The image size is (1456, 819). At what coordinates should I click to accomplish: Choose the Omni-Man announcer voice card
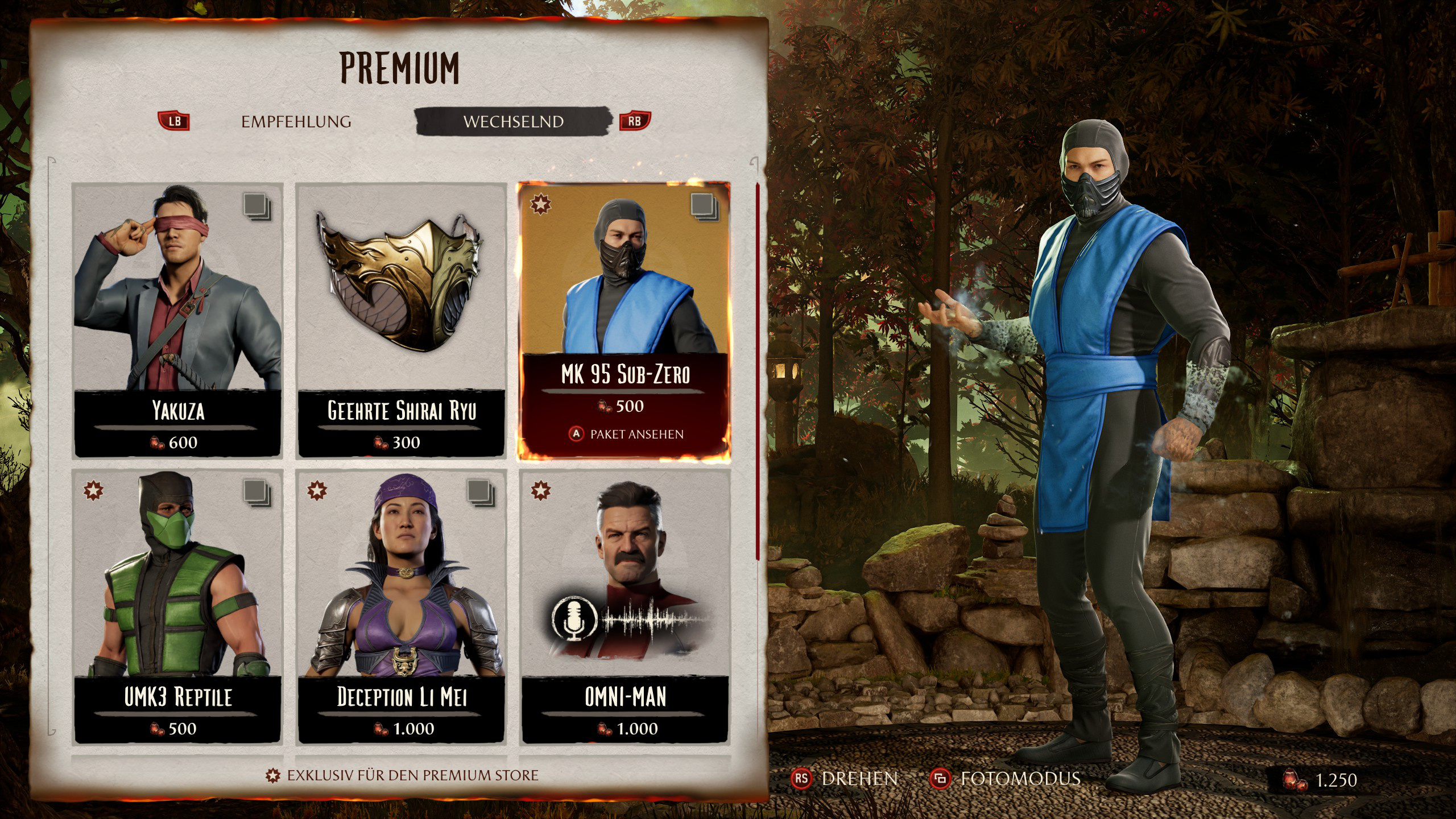[x=624, y=606]
